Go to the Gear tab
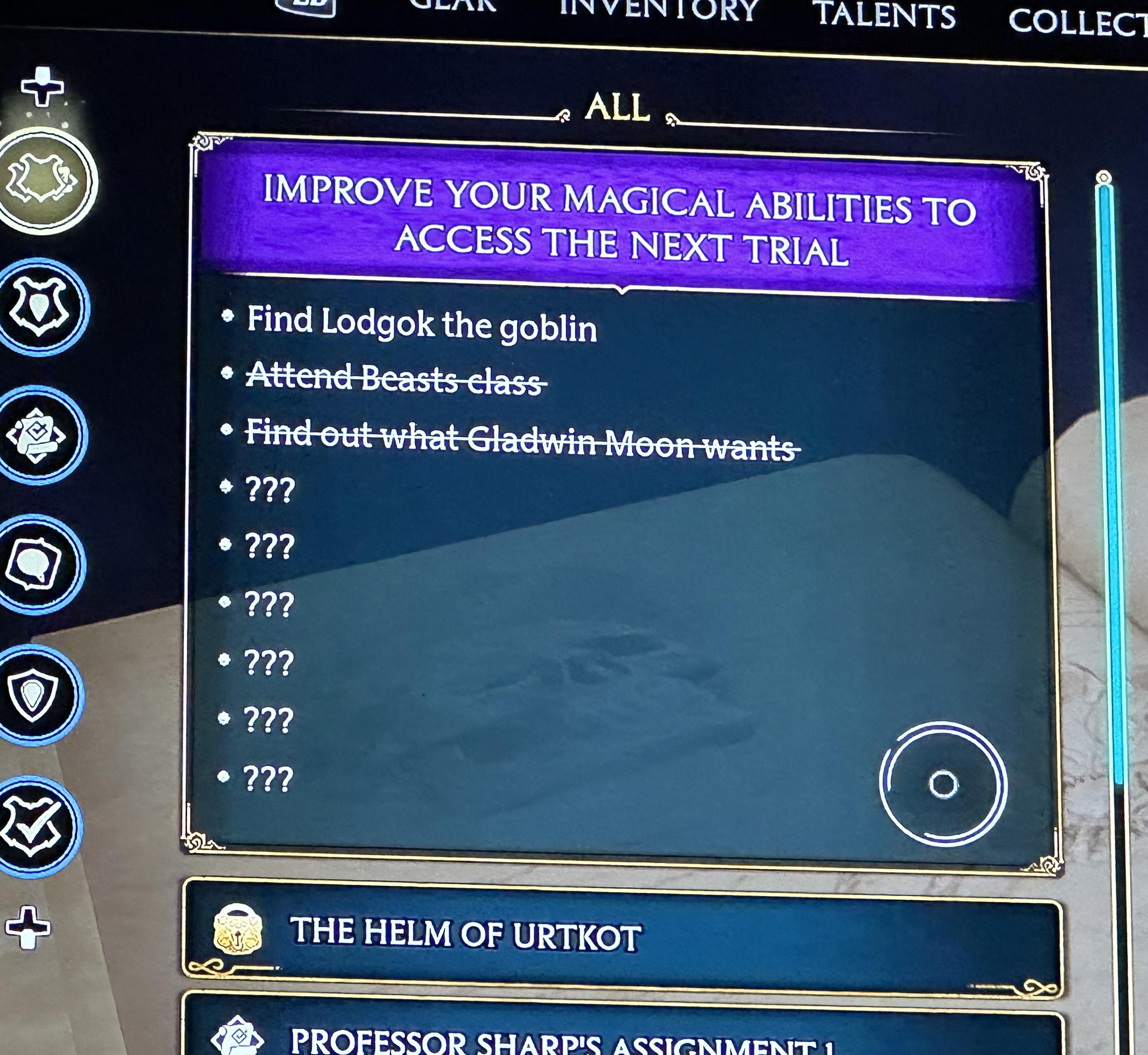The height and width of the screenshot is (1055, 1148). point(453,6)
